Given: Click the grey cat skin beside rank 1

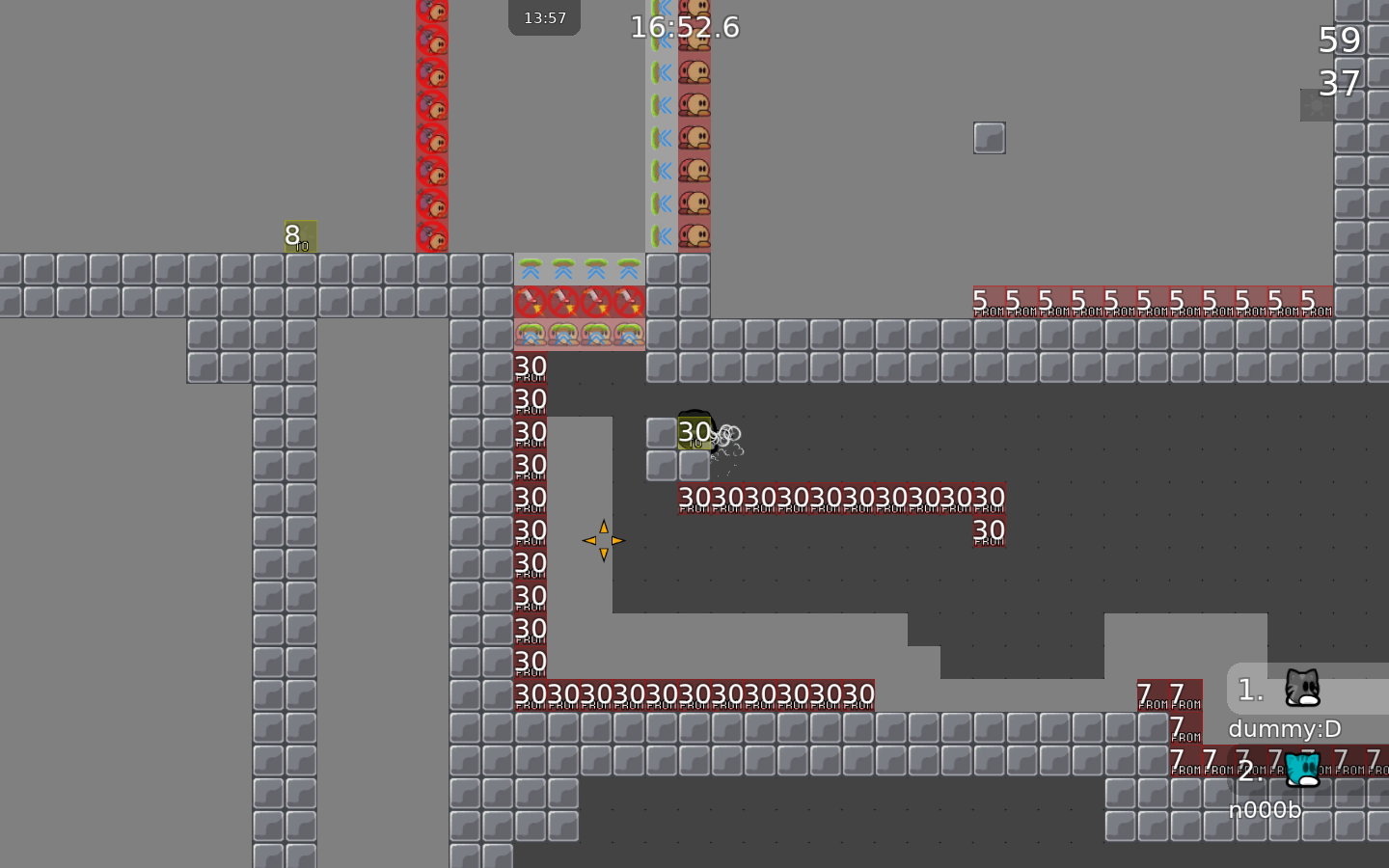Looking at the screenshot, I should coord(1304,687).
